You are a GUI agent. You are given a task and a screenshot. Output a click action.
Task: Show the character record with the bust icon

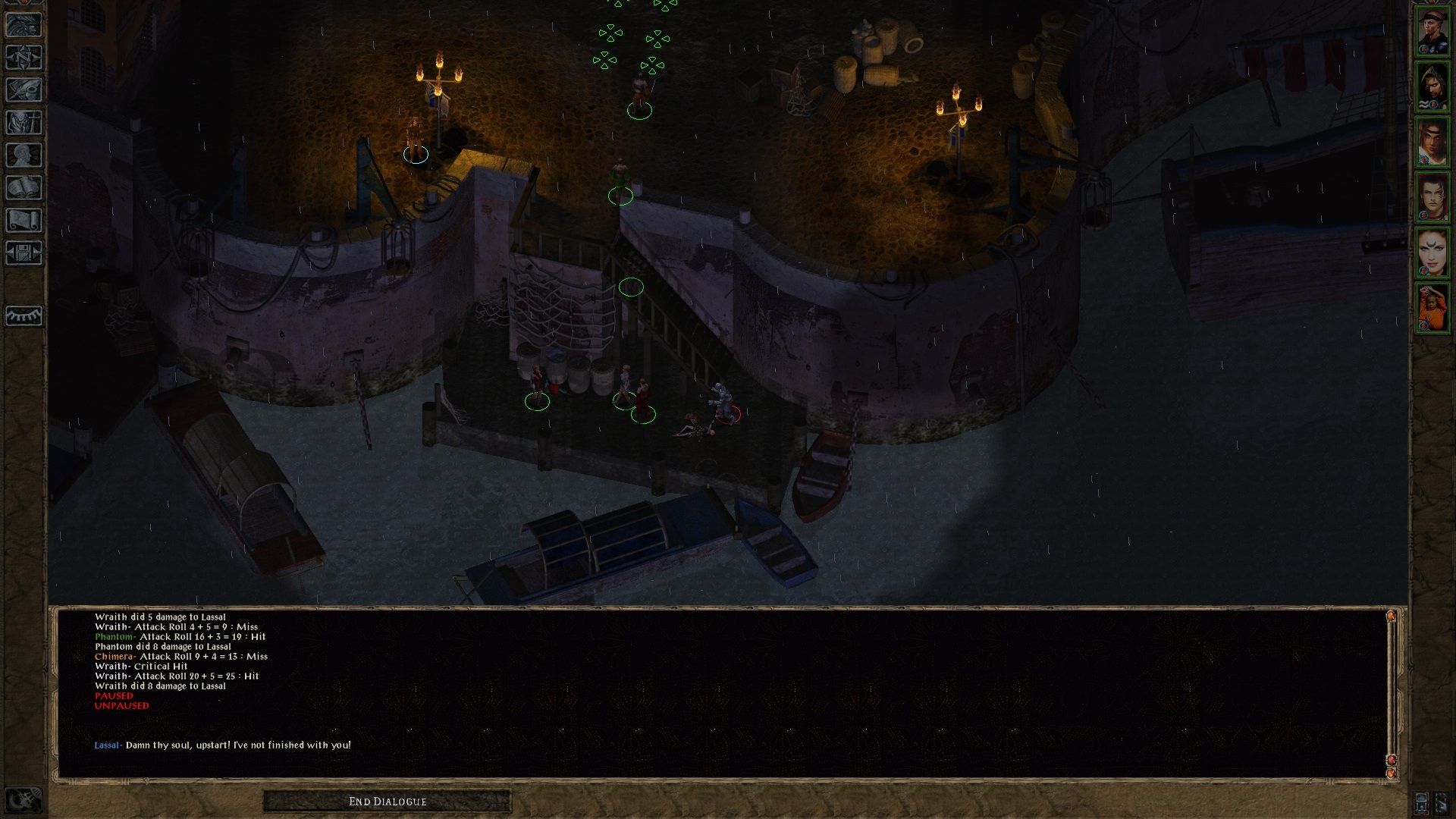(24, 155)
